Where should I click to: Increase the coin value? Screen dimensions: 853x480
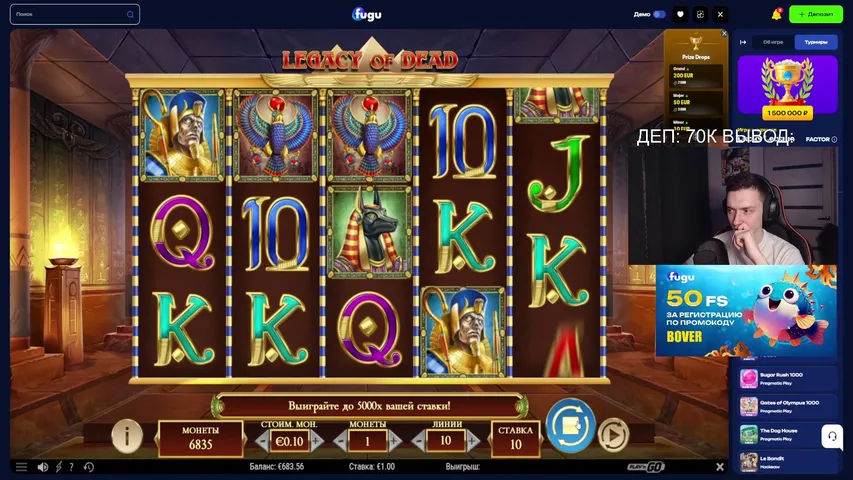[317, 441]
